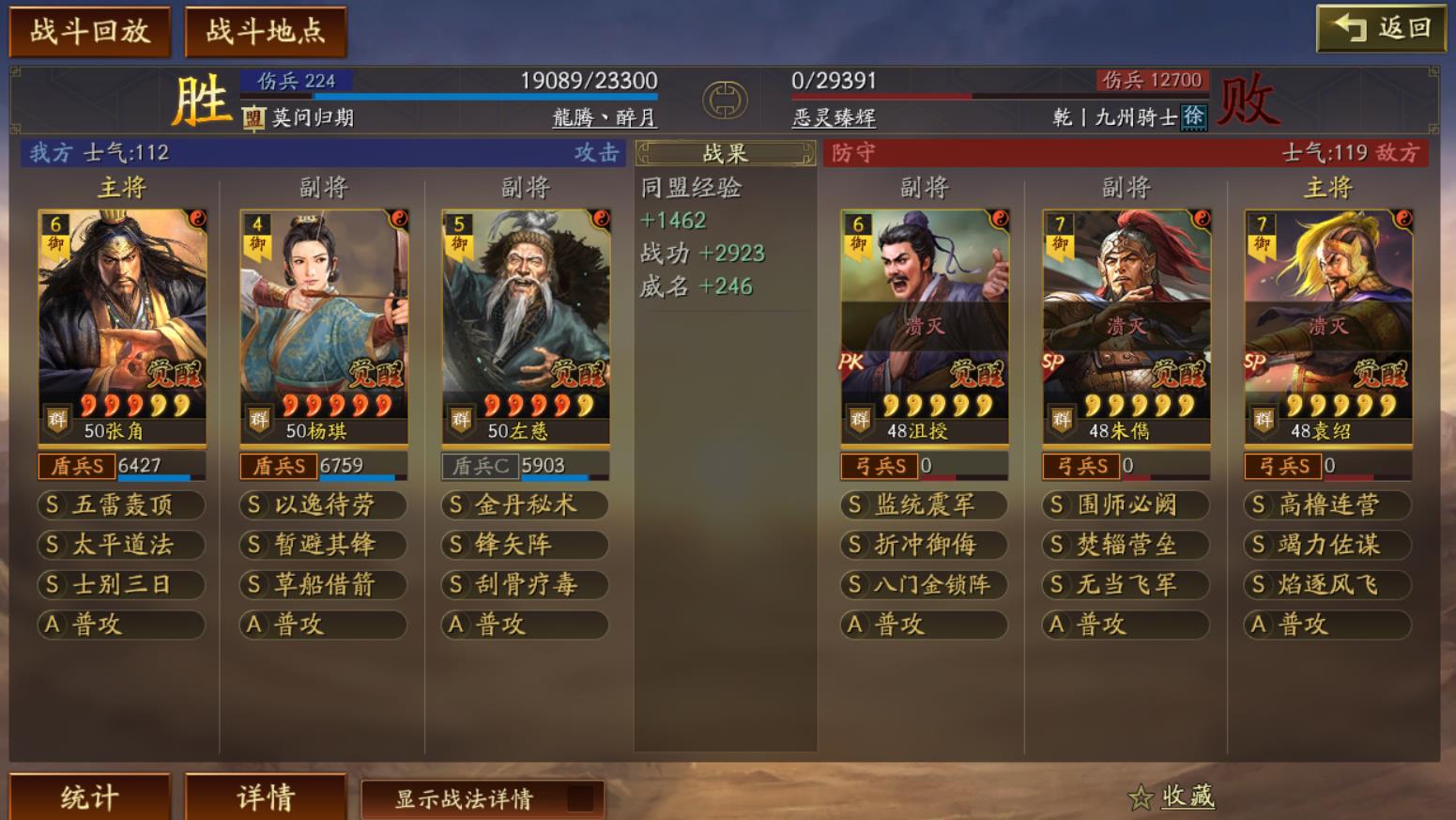Click the 返回 back button
The height and width of the screenshot is (820, 1456).
(x=1380, y=28)
